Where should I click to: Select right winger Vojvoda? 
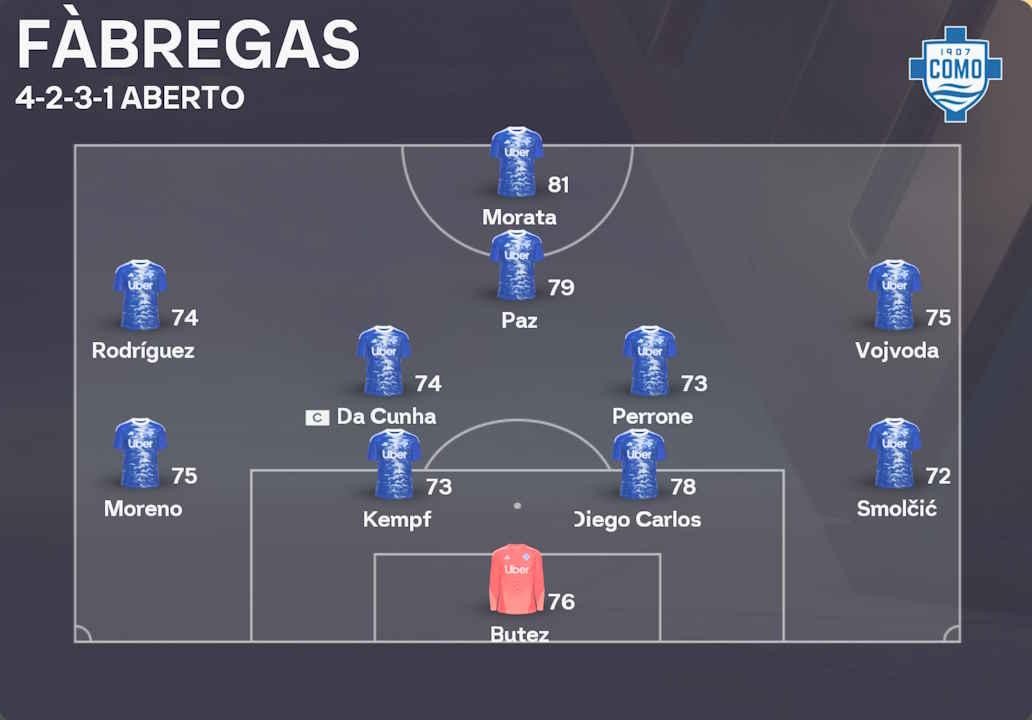tap(894, 295)
